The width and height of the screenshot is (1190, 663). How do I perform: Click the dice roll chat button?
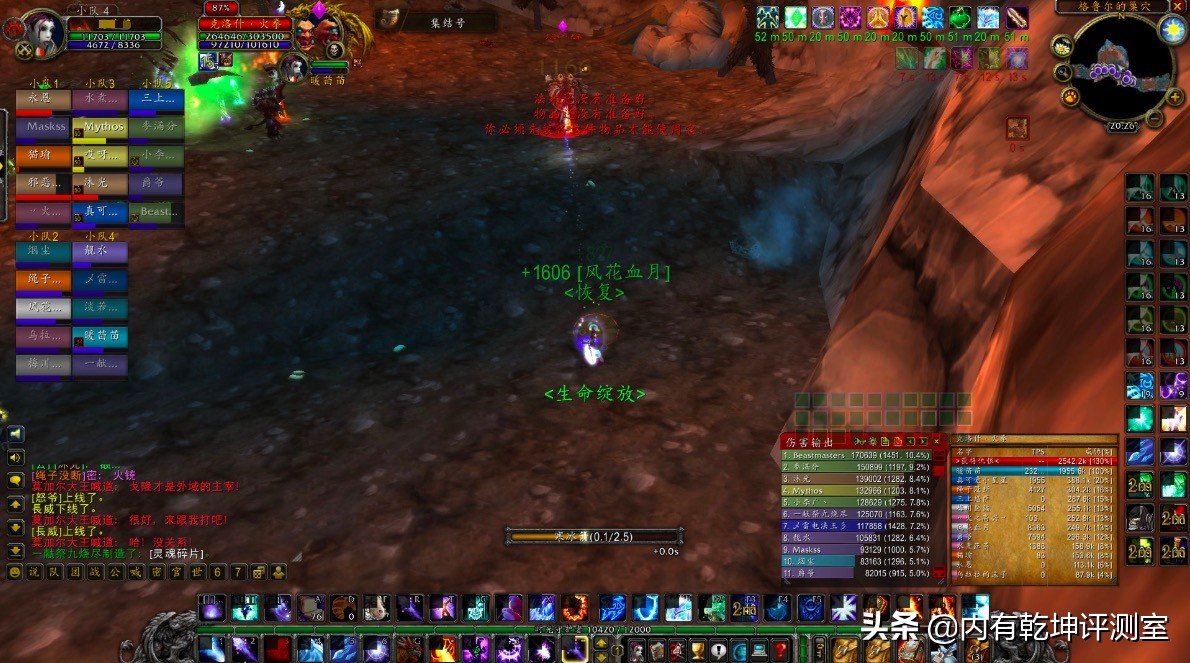point(258,572)
